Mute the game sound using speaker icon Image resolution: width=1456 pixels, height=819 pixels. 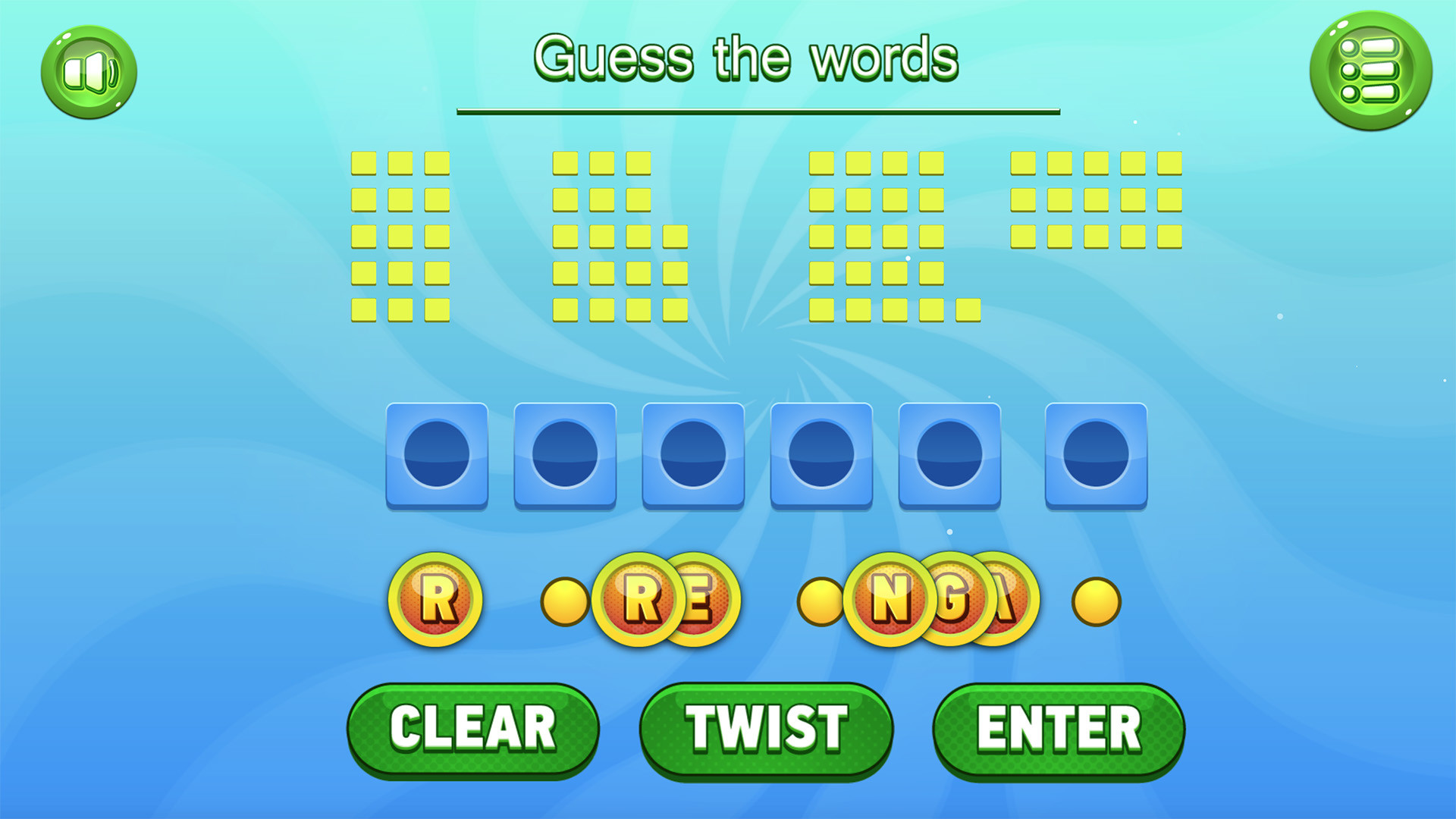89,72
